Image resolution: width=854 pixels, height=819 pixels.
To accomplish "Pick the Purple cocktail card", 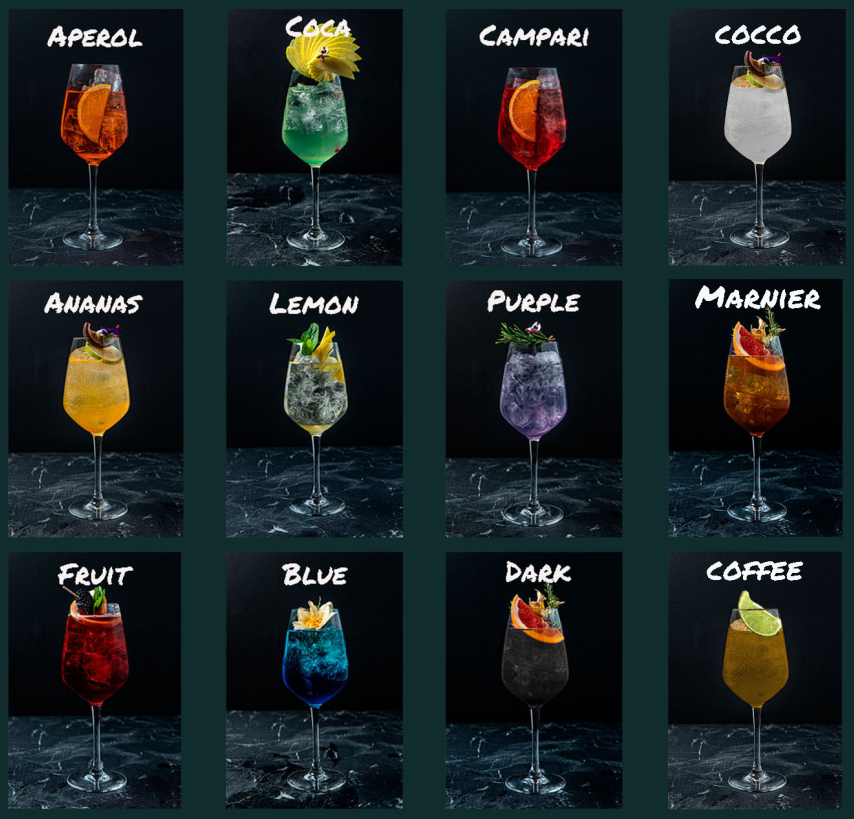I will pos(533,408).
